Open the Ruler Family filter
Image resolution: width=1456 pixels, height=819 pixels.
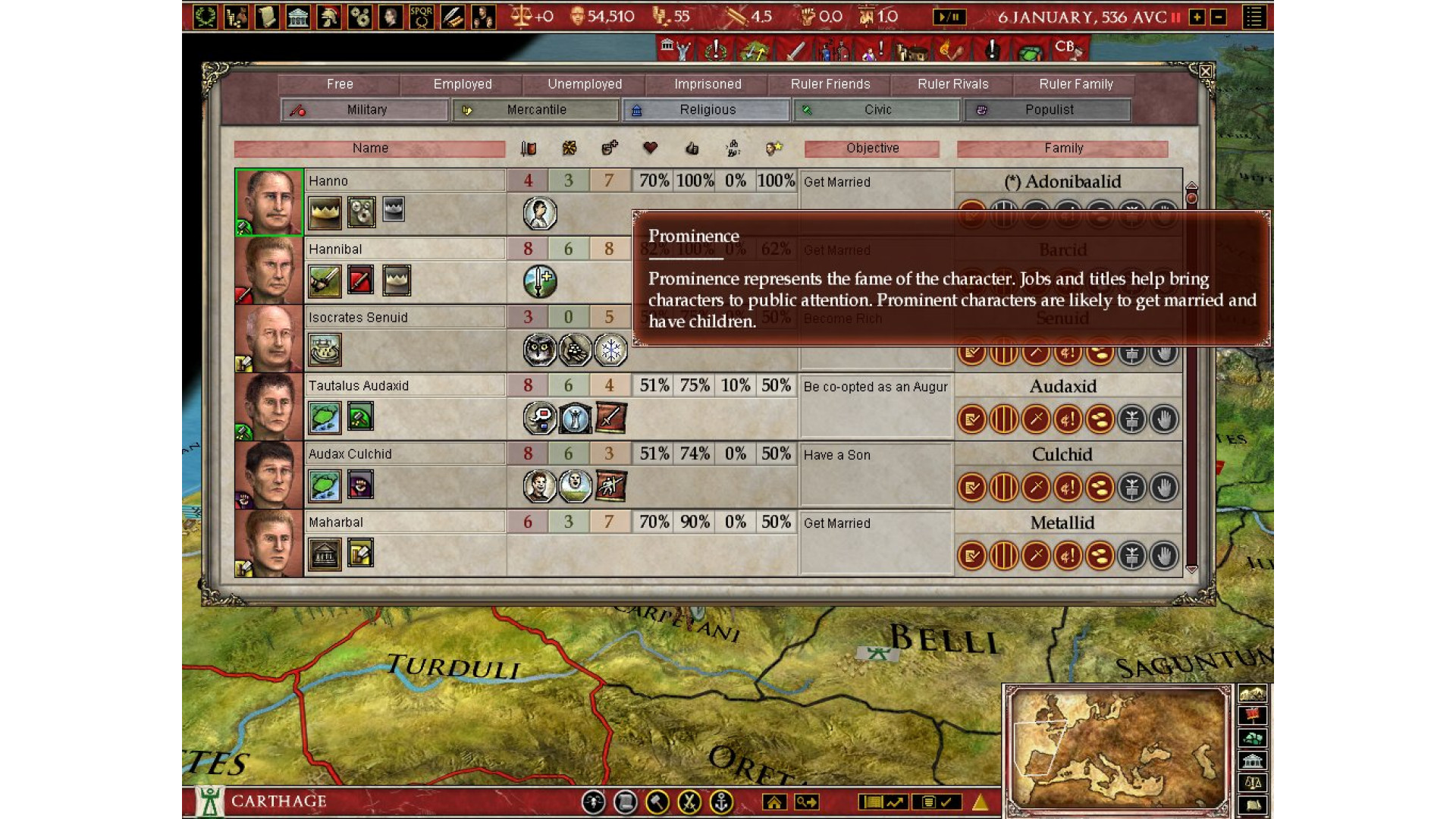coord(1076,84)
